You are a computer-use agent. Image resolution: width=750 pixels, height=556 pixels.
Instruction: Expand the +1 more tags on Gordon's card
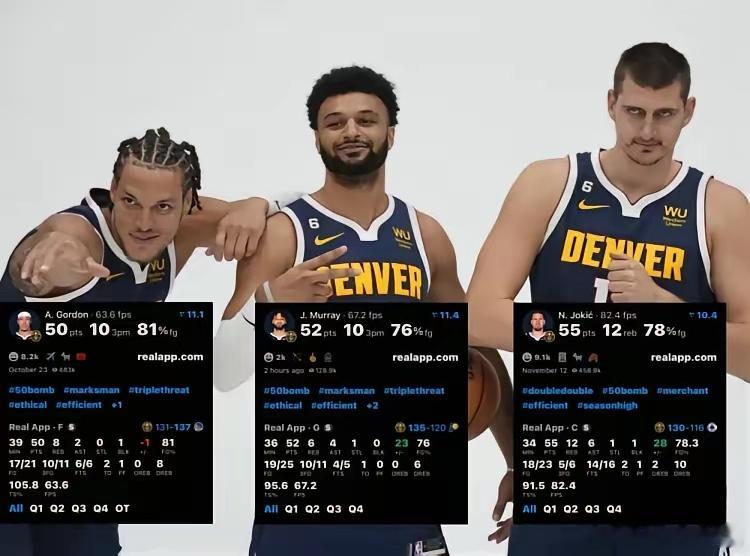click(116, 405)
